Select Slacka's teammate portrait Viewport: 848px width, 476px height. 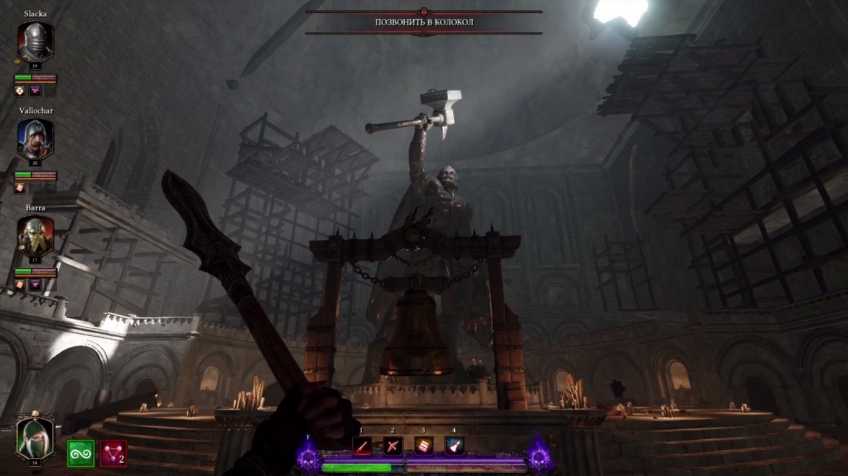35,42
